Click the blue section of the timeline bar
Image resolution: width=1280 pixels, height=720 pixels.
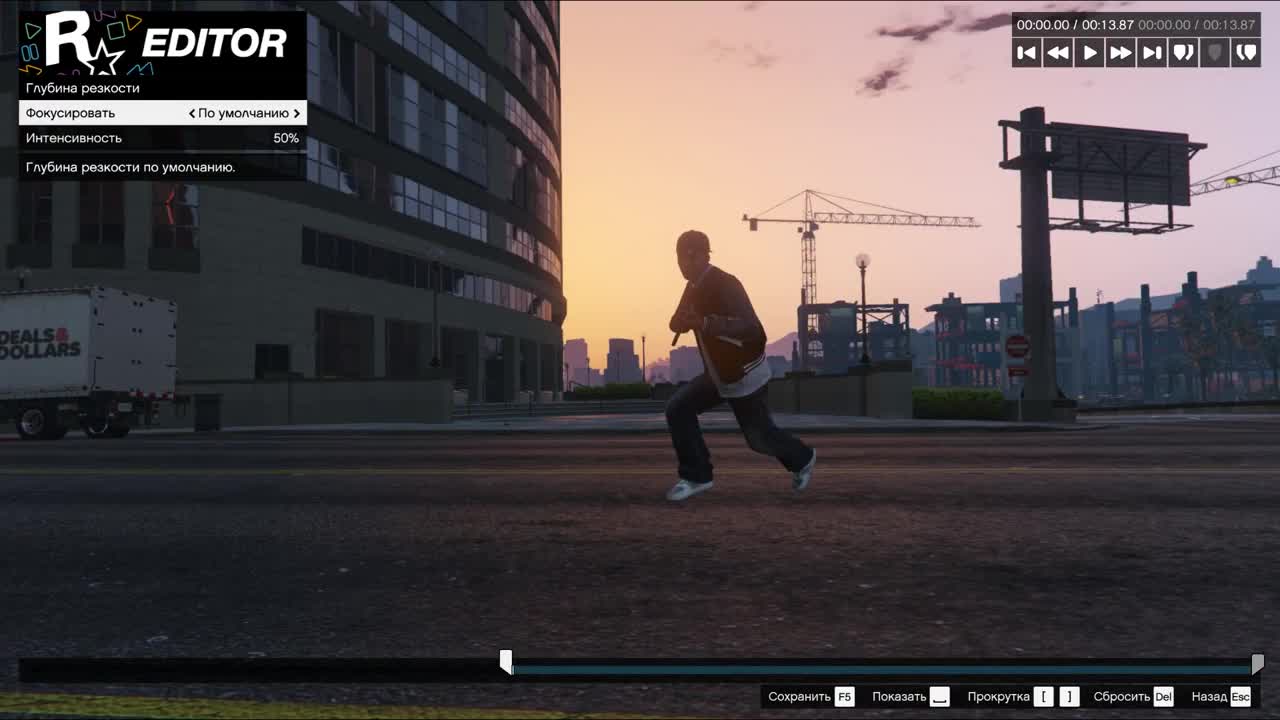(x=880, y=669)
